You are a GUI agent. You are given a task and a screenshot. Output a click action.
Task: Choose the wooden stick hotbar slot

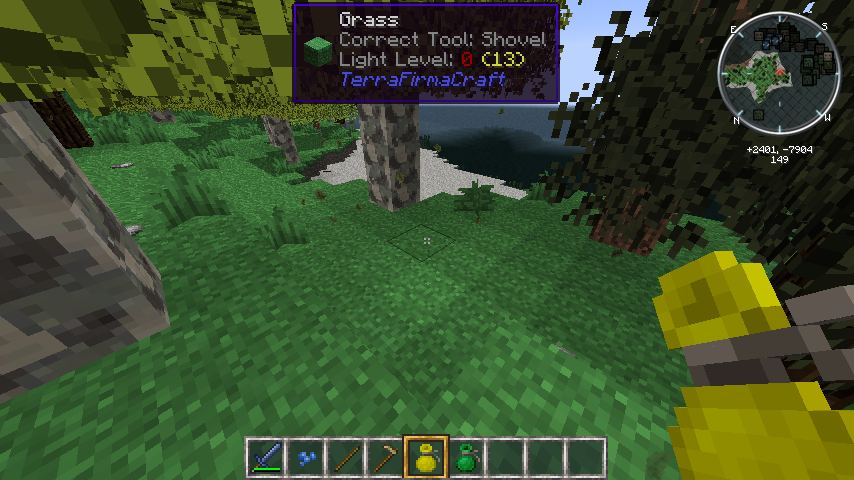tap(345, 458)
